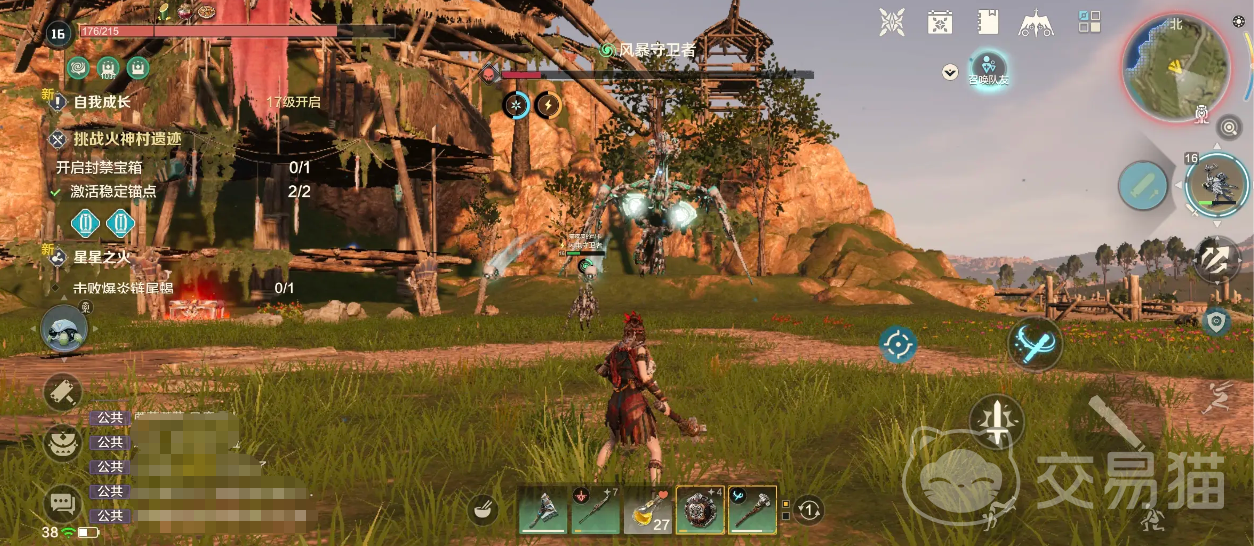Open the 自我成长 quest entry
The height and width of the screenshot is (546, 1254).
pyautogui.click(x=102, y=101)
